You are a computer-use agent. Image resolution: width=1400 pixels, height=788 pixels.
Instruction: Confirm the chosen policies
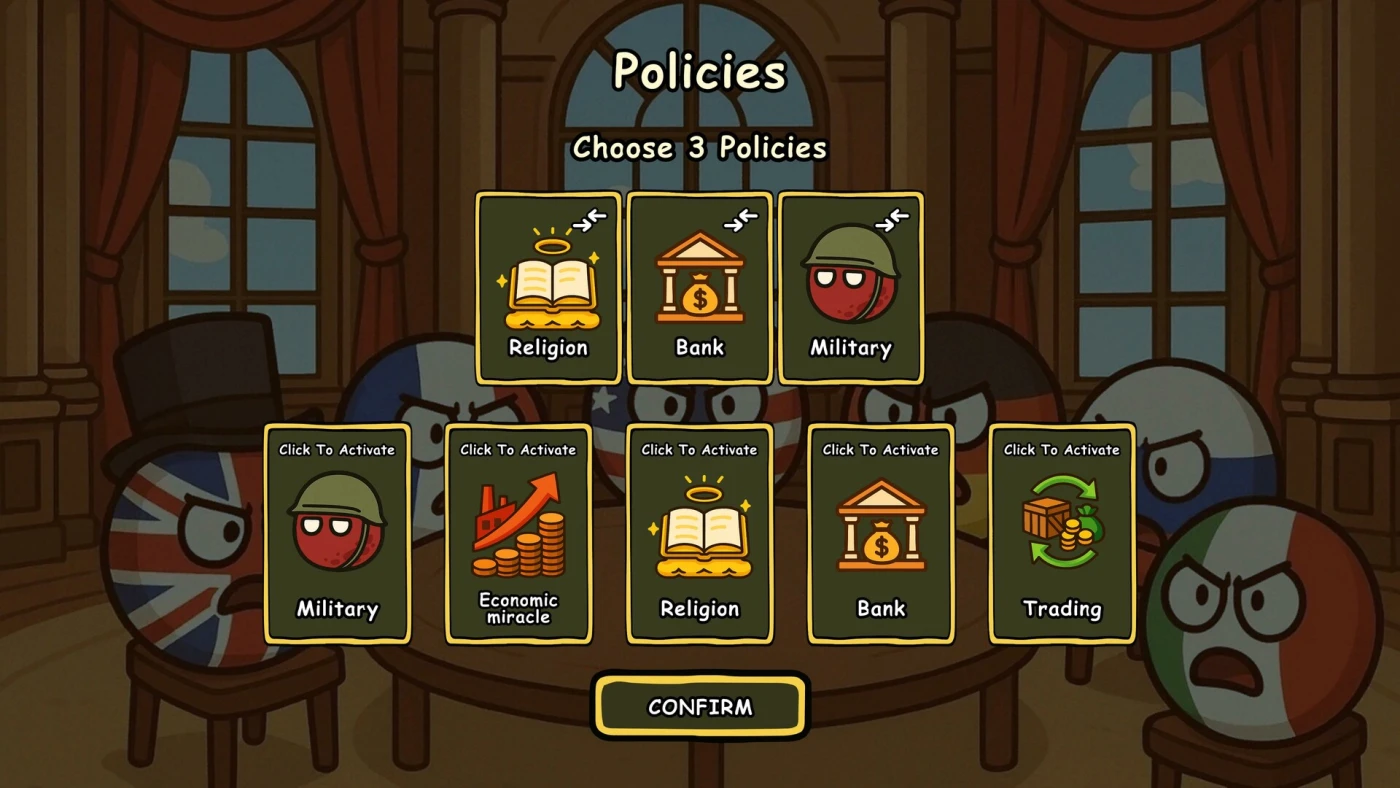click(x=700, y=707)
